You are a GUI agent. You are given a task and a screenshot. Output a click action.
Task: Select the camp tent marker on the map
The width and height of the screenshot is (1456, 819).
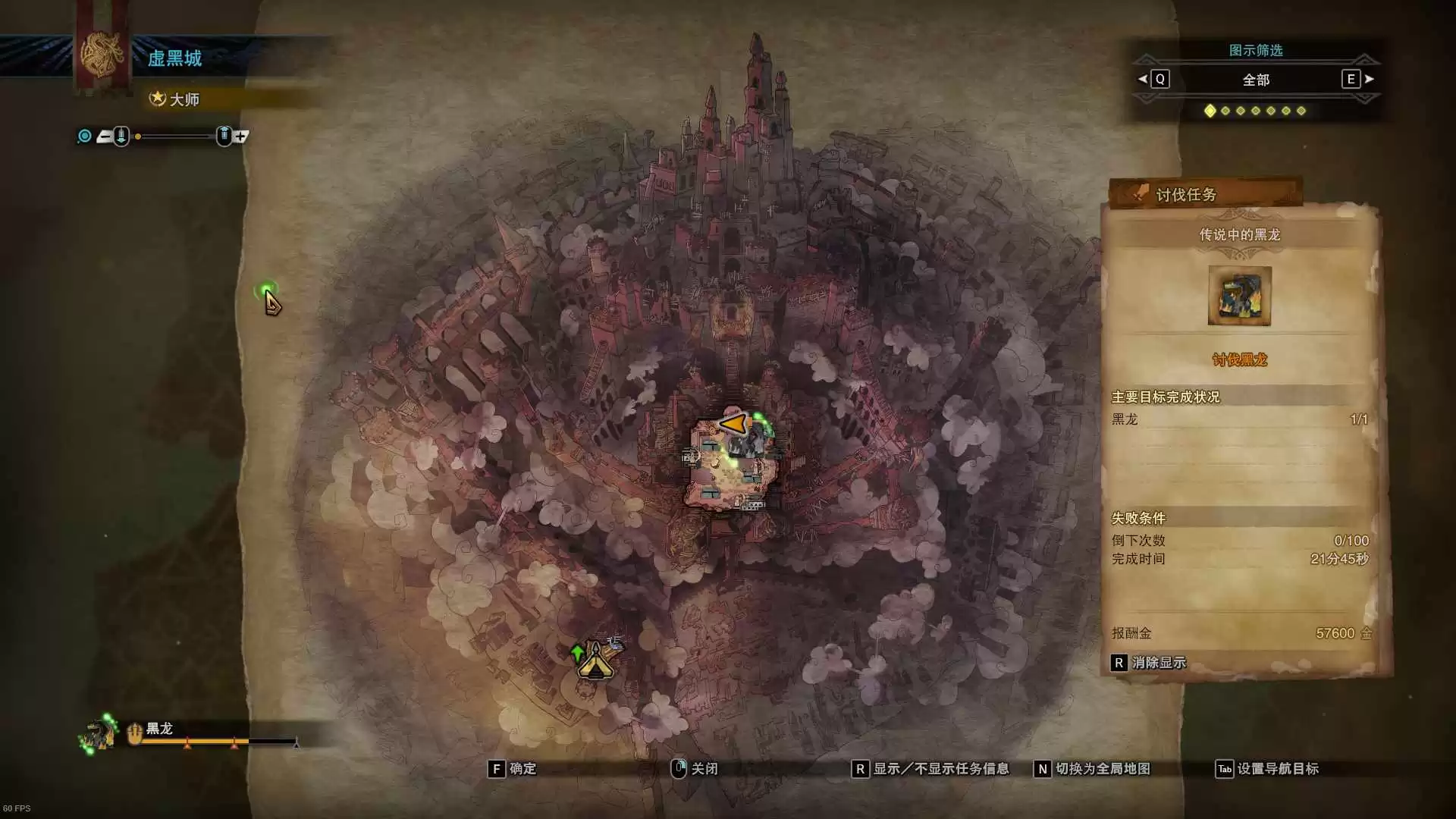tap(595, 662)
